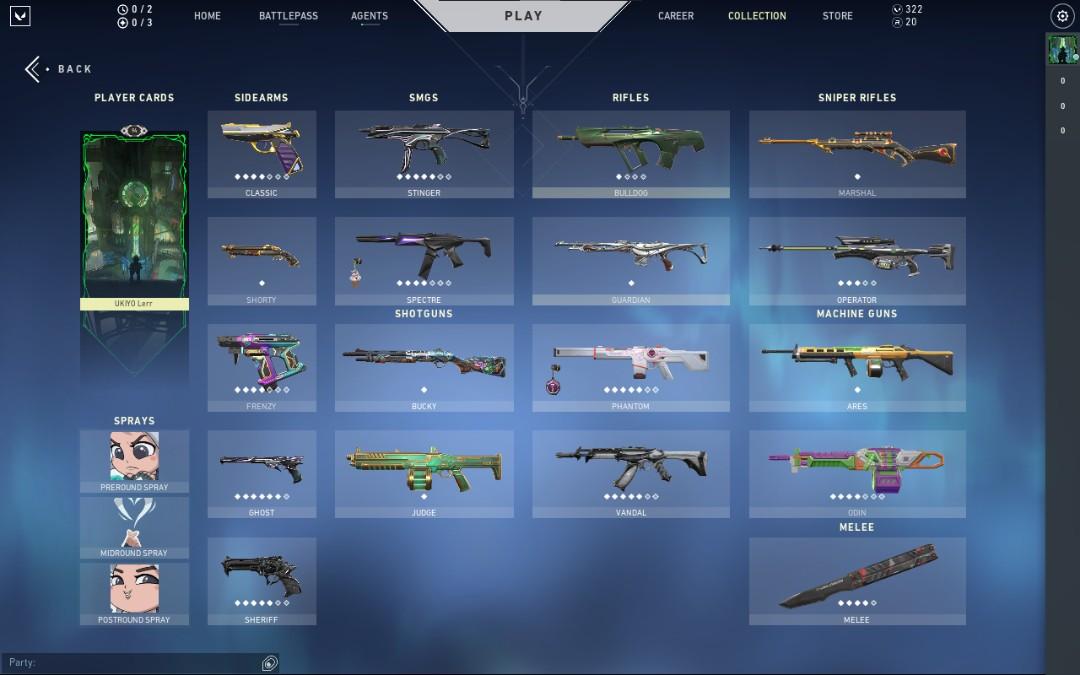Open the Career tab
1080x675 pixels.
(676, 16)
